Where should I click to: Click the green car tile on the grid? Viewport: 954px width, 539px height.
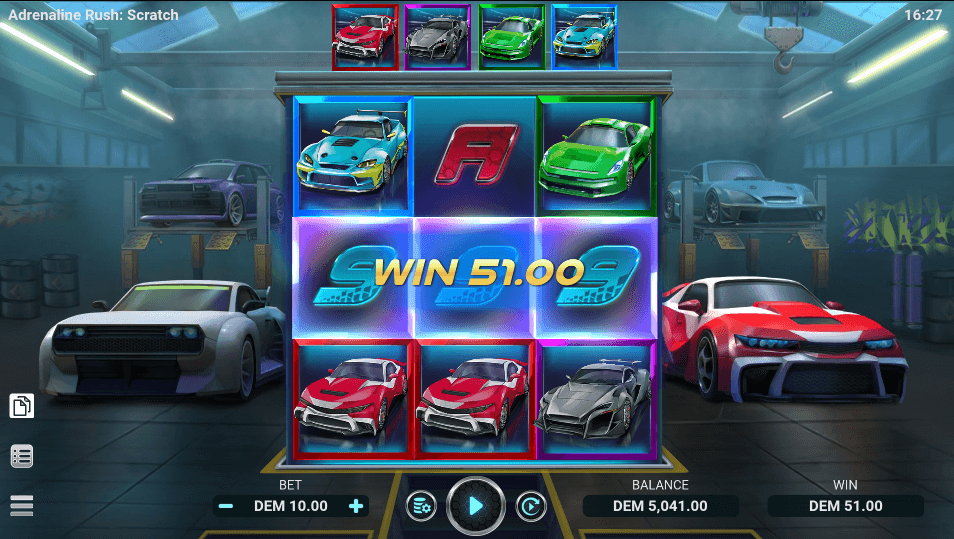coord(596,156)
